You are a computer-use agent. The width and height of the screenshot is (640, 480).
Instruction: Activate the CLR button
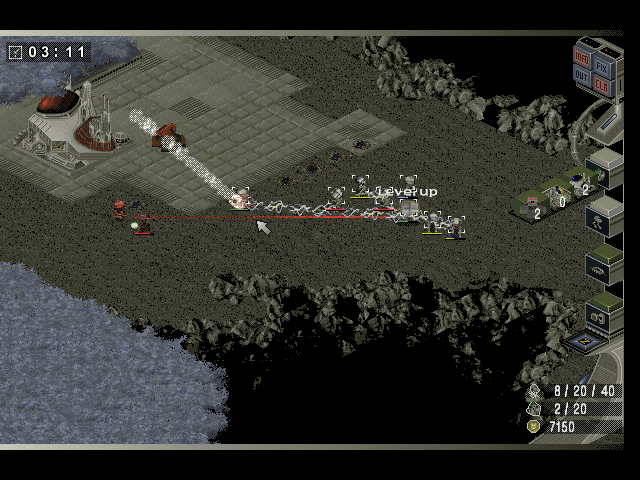pyautogui.click(x=602, y=84)
